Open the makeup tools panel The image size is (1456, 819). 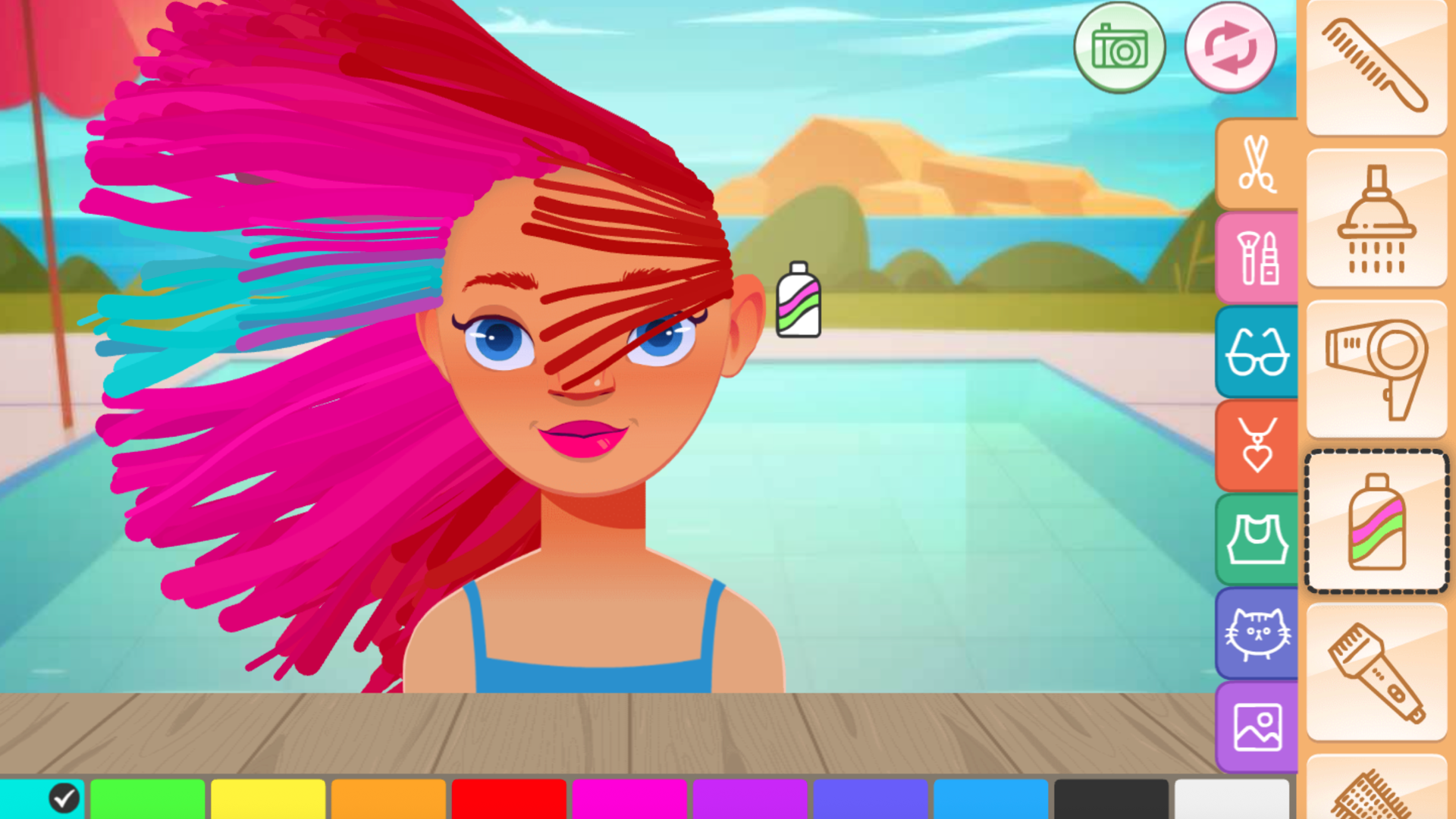coord(1257,258)
